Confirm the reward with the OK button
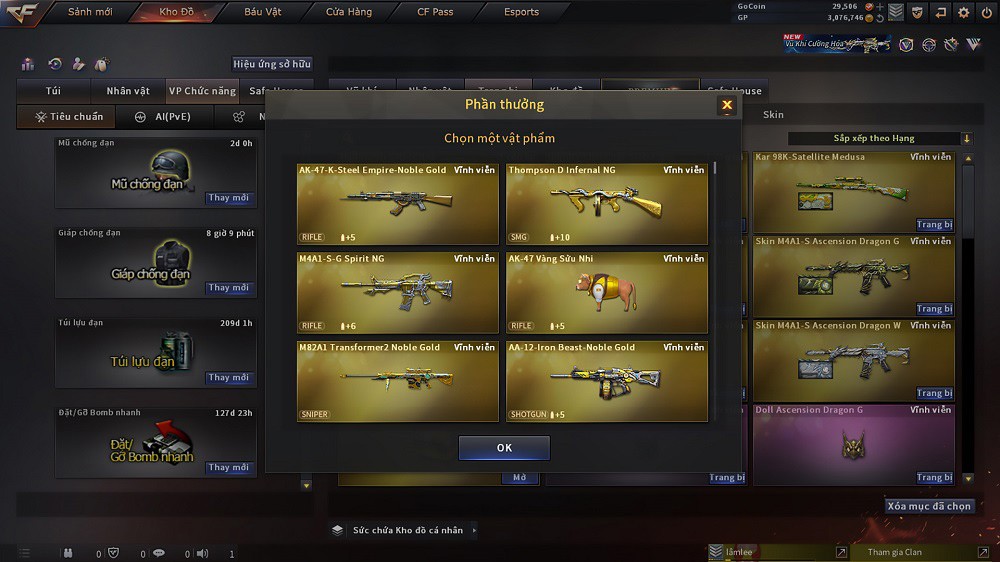Viewport: 1000px width, 562px height. click(504, 448)
